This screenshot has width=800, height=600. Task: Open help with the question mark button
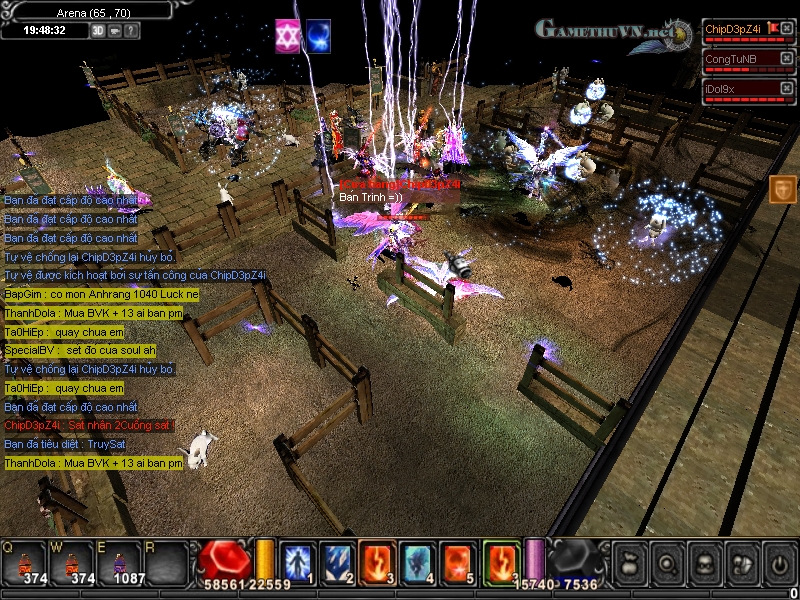pos(131,30)
